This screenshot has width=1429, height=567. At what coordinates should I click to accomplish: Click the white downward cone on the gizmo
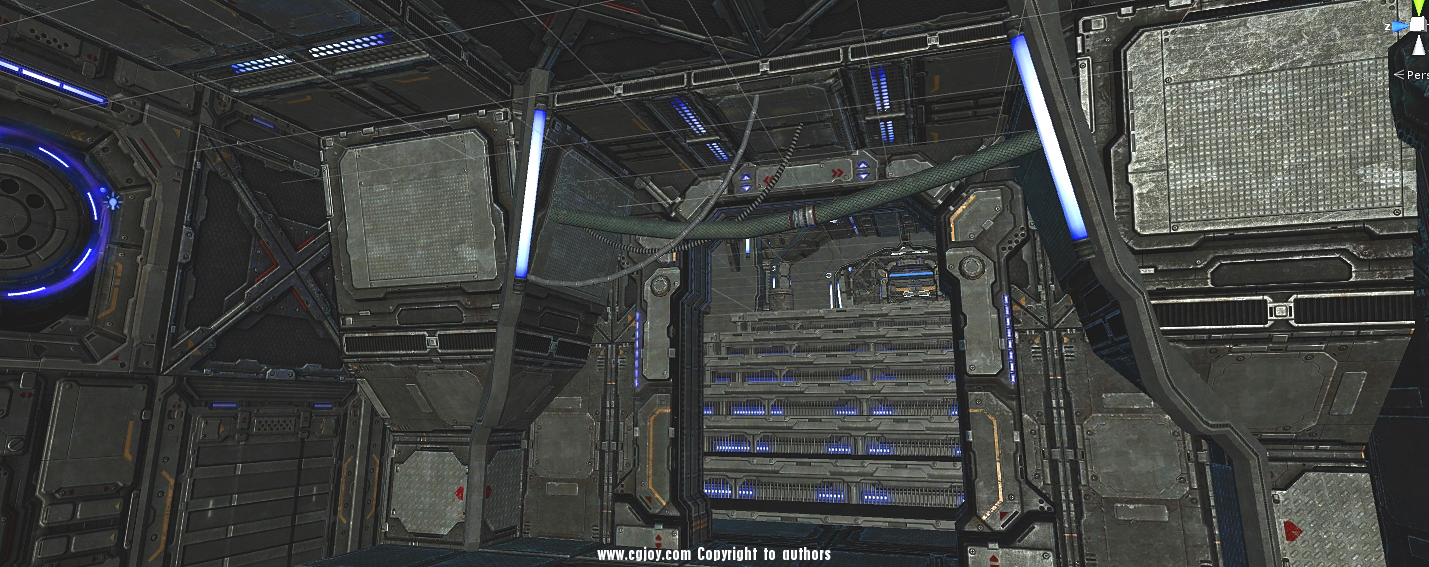[x=1419, y=44]
